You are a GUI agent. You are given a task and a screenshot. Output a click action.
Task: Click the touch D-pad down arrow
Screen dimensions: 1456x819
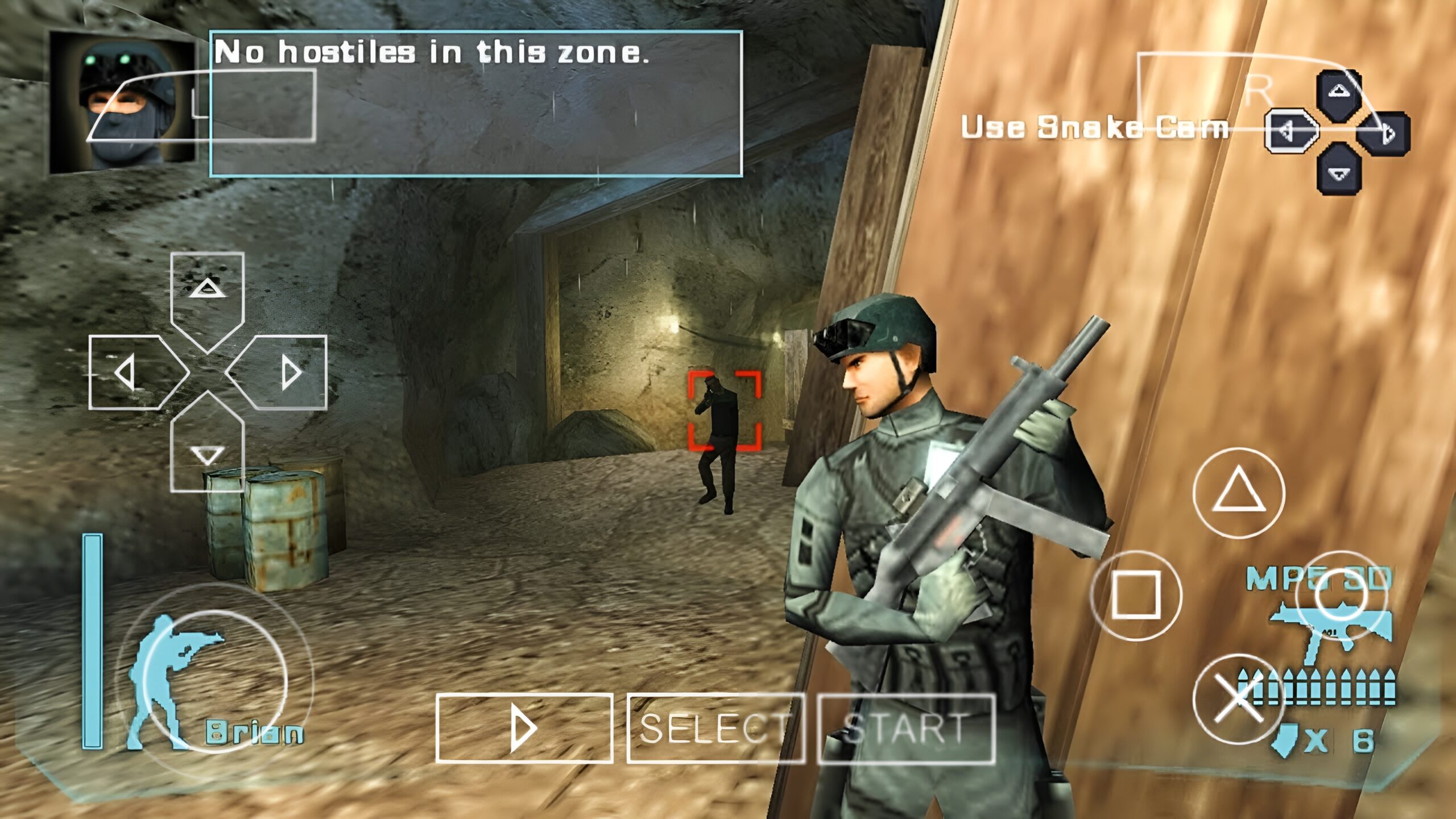click(x=208, y=449)
